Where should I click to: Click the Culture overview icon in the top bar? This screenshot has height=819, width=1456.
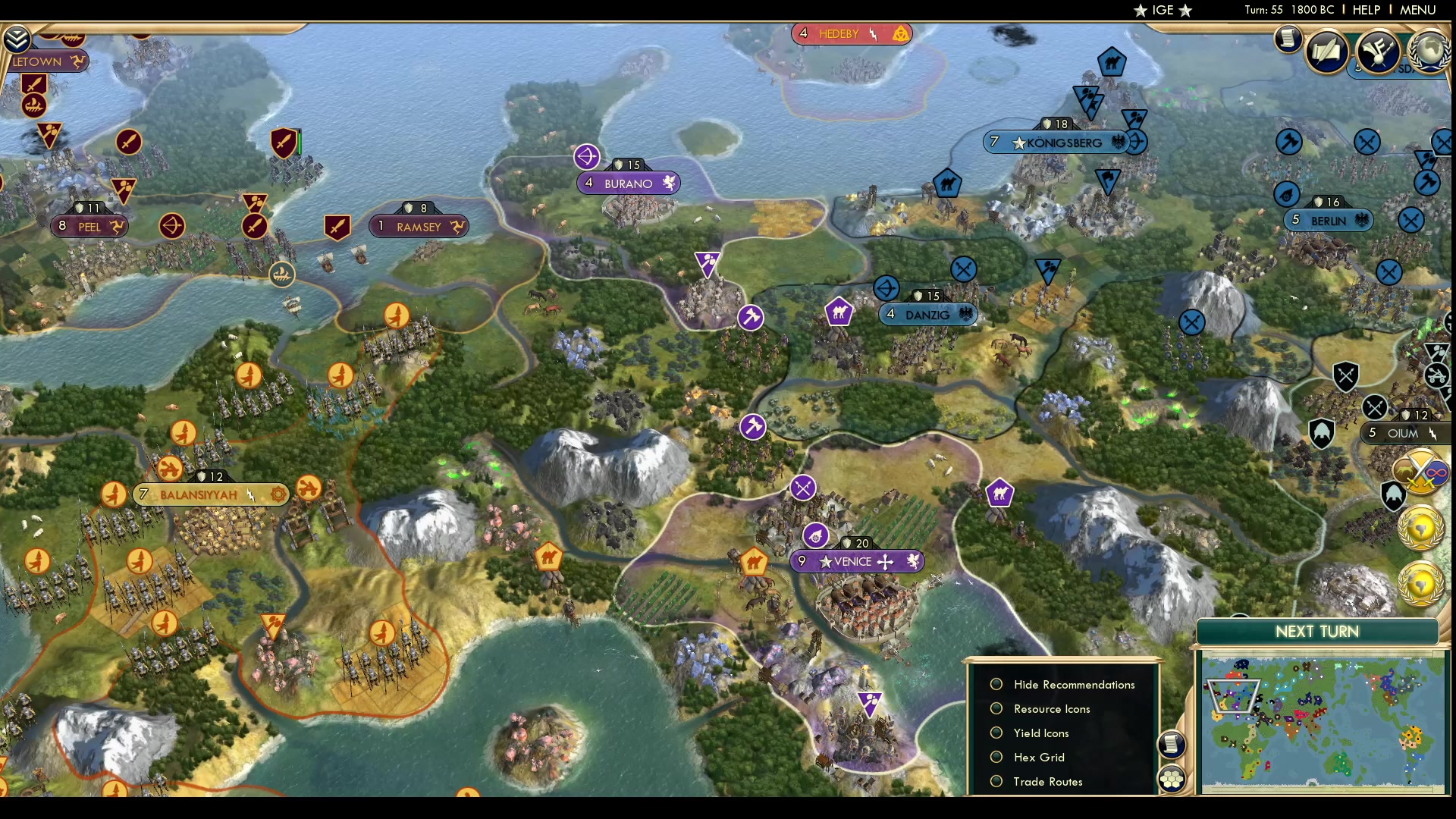click(1379, 53)
